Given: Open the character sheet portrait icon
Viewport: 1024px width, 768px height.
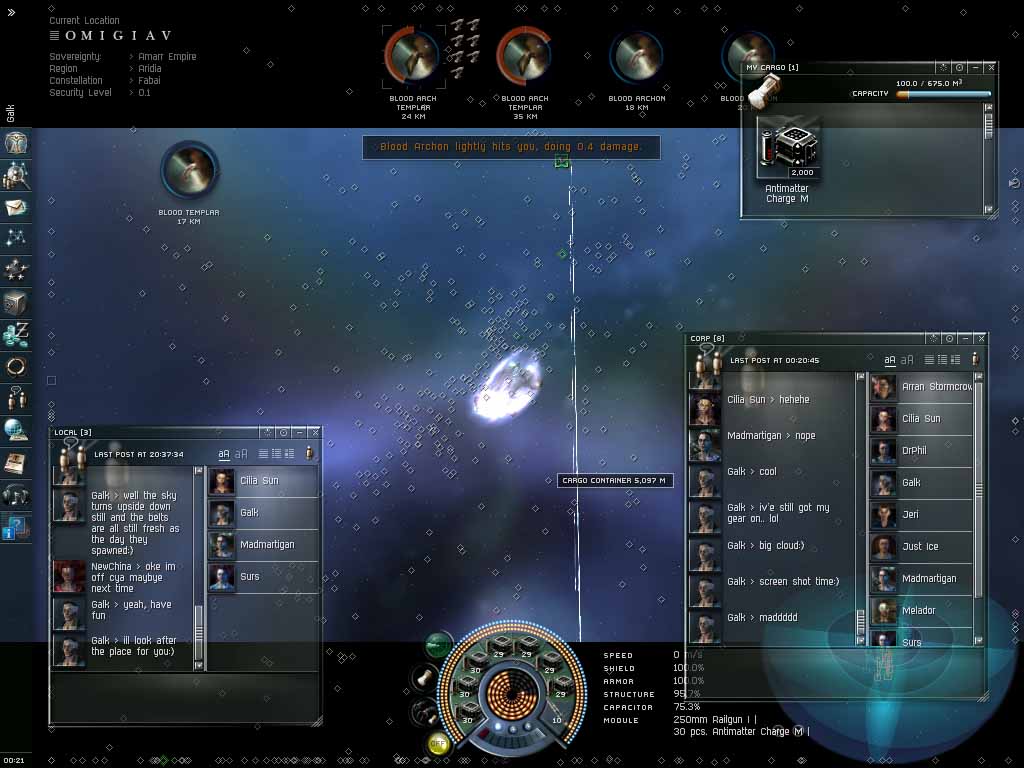Looking at the screenshot, I should tap(16, 143).
